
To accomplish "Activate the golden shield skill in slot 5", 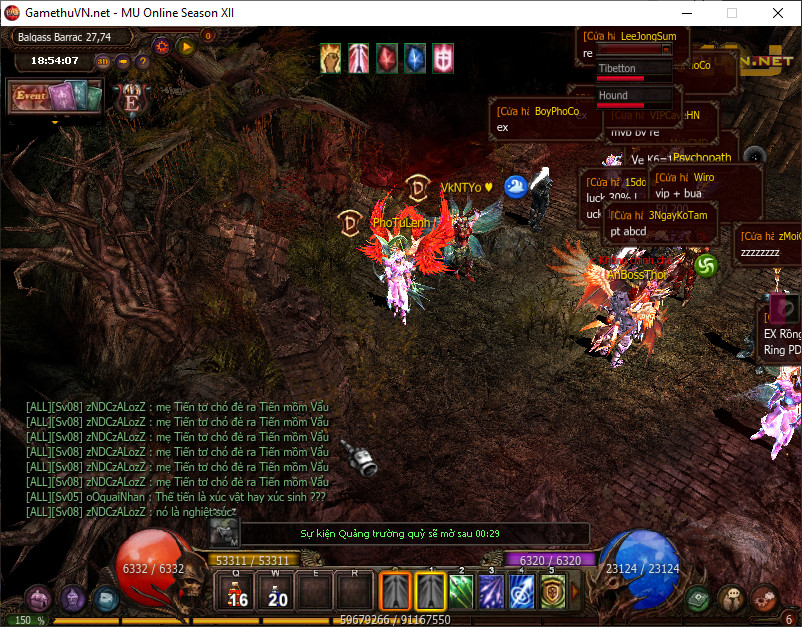I will click(x=553, y=591).
